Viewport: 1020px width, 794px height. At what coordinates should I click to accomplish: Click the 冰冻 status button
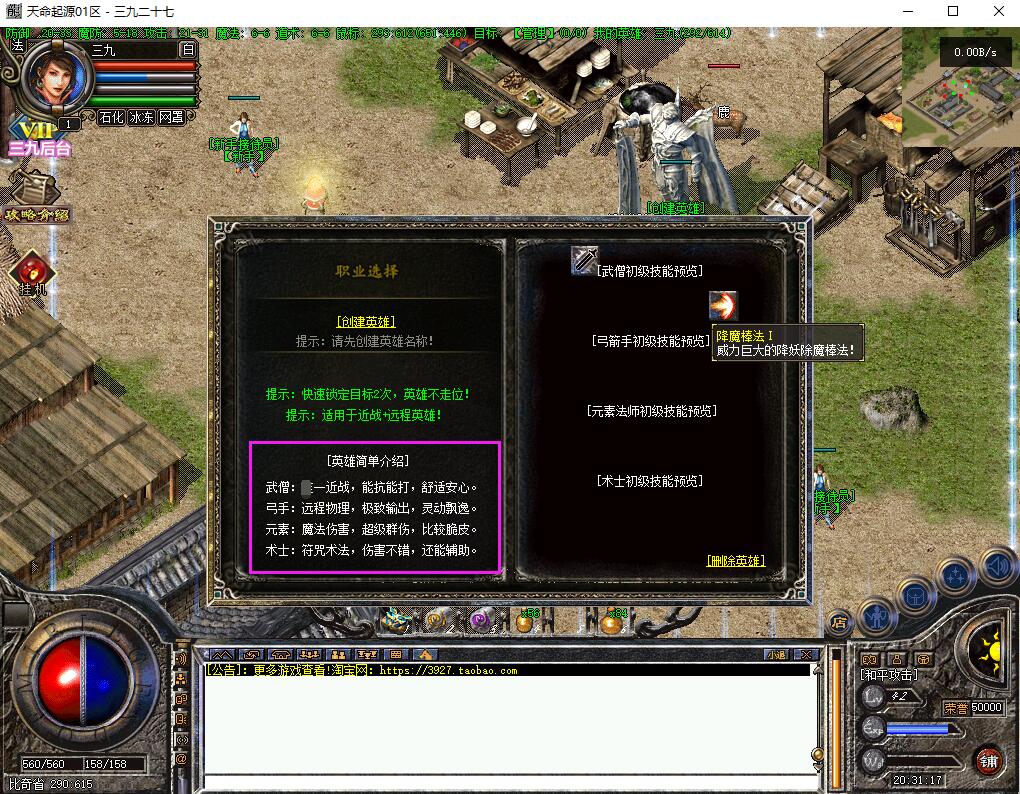pos(141,117)
